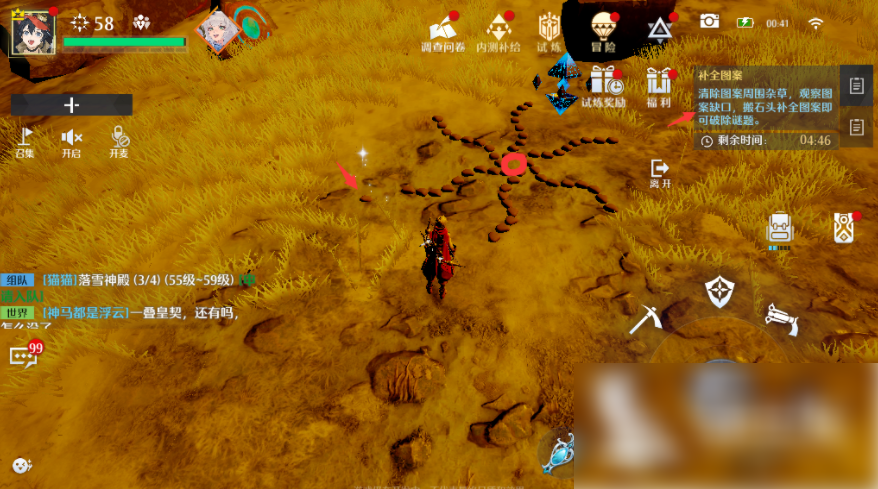The height and width of the screenshot is (489, 878).
Task: Claim 试炼奖励 trial rewards gift
Action: coord(603,84)
